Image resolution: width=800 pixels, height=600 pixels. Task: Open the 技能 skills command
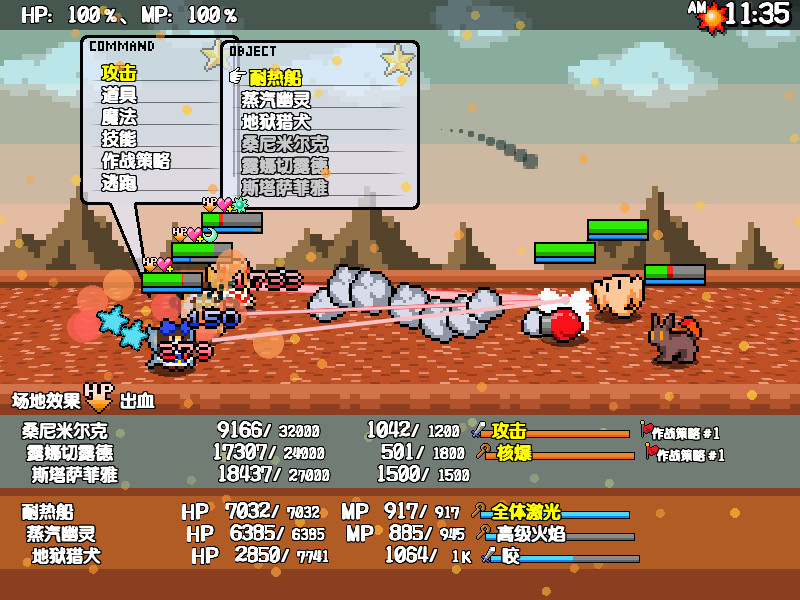click(x=119, y=139)
